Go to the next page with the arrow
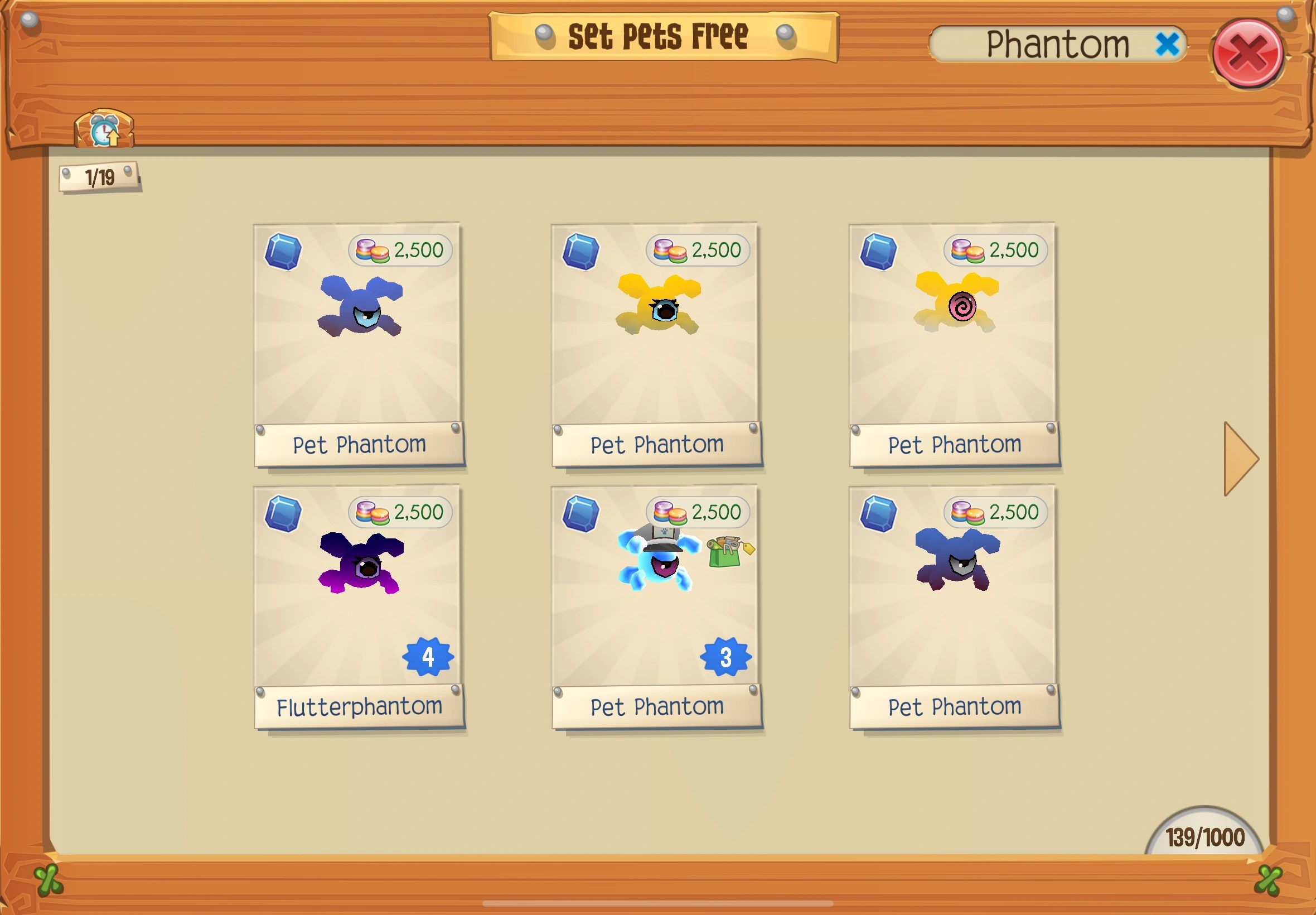Screen dimensions: 1316x915 [x=1237, y=459]
